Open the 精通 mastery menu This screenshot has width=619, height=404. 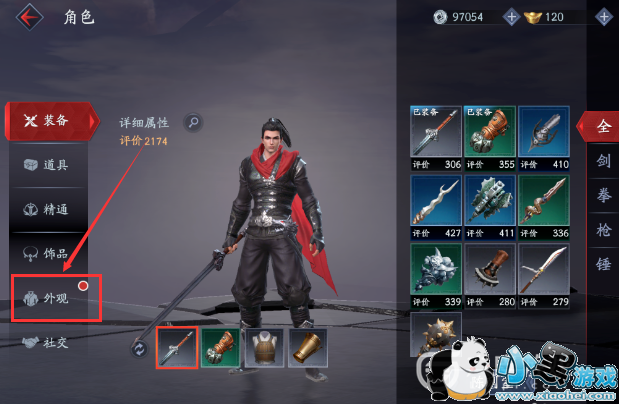pyautogui.click(x=50, y=209)
